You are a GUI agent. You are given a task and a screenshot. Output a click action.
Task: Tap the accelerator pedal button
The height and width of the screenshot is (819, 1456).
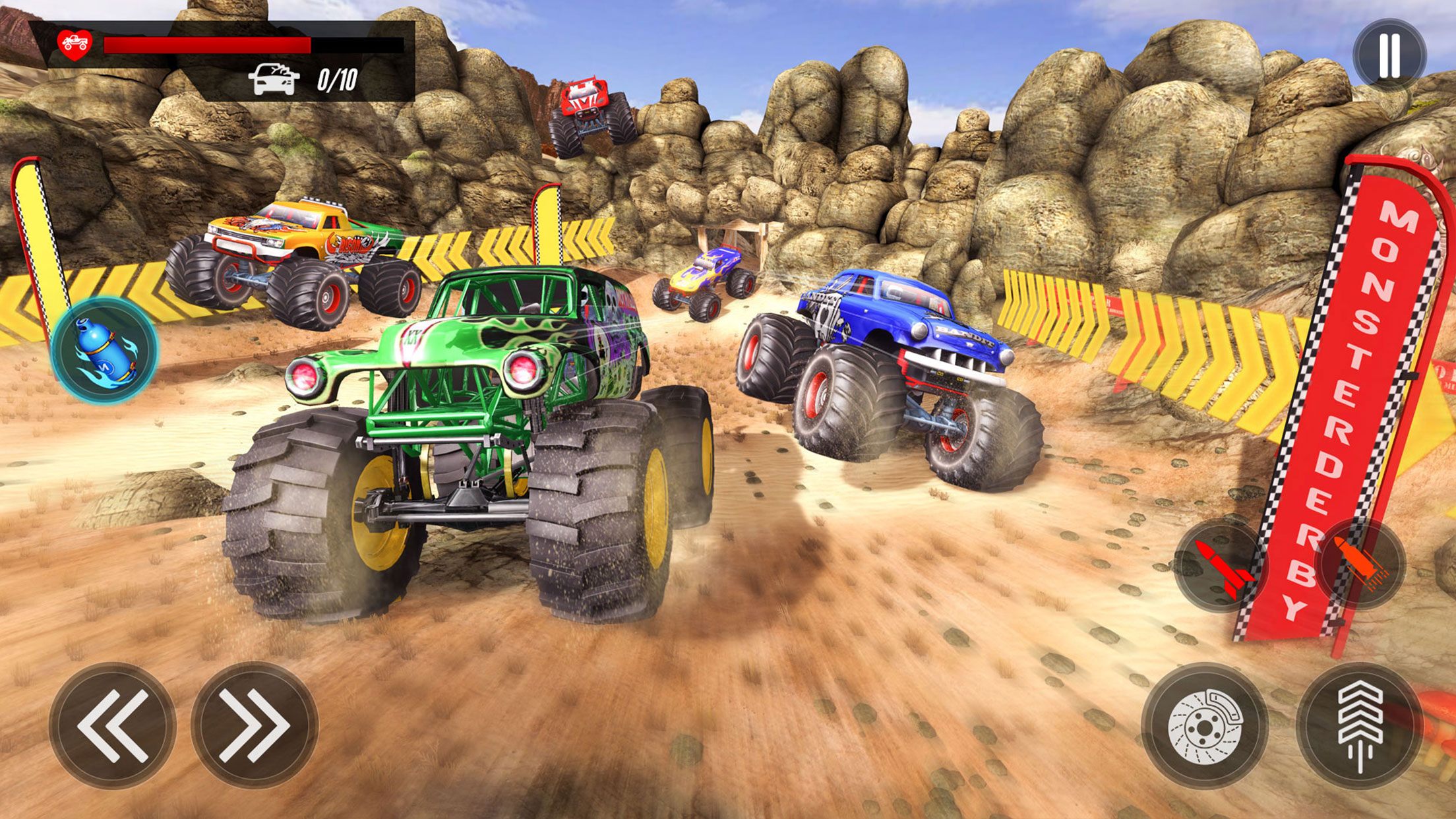click(1360, 725)
